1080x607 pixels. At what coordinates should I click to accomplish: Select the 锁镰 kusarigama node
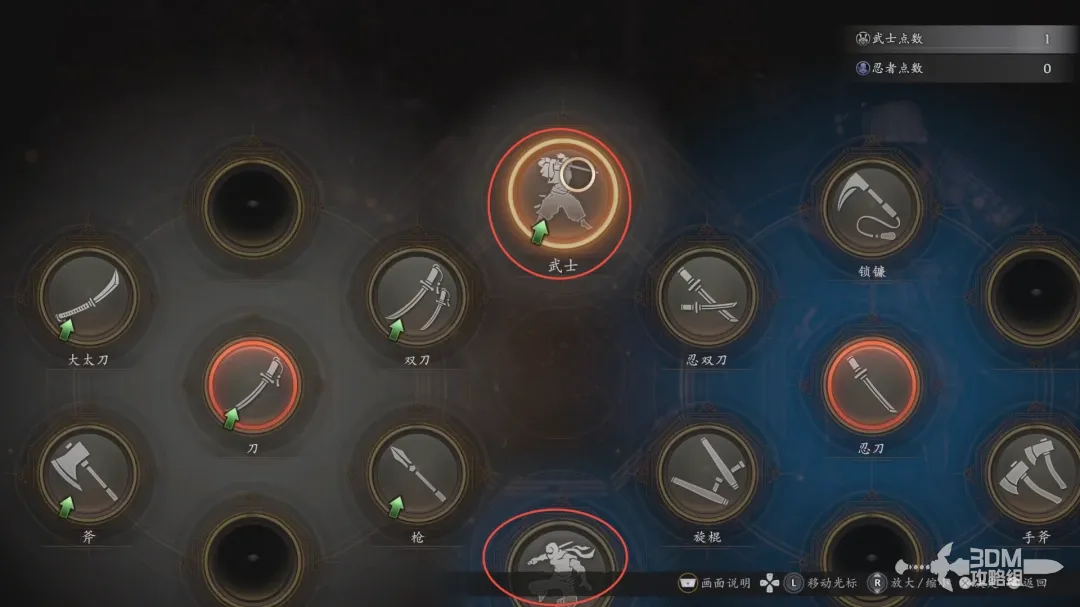point(872,208)
